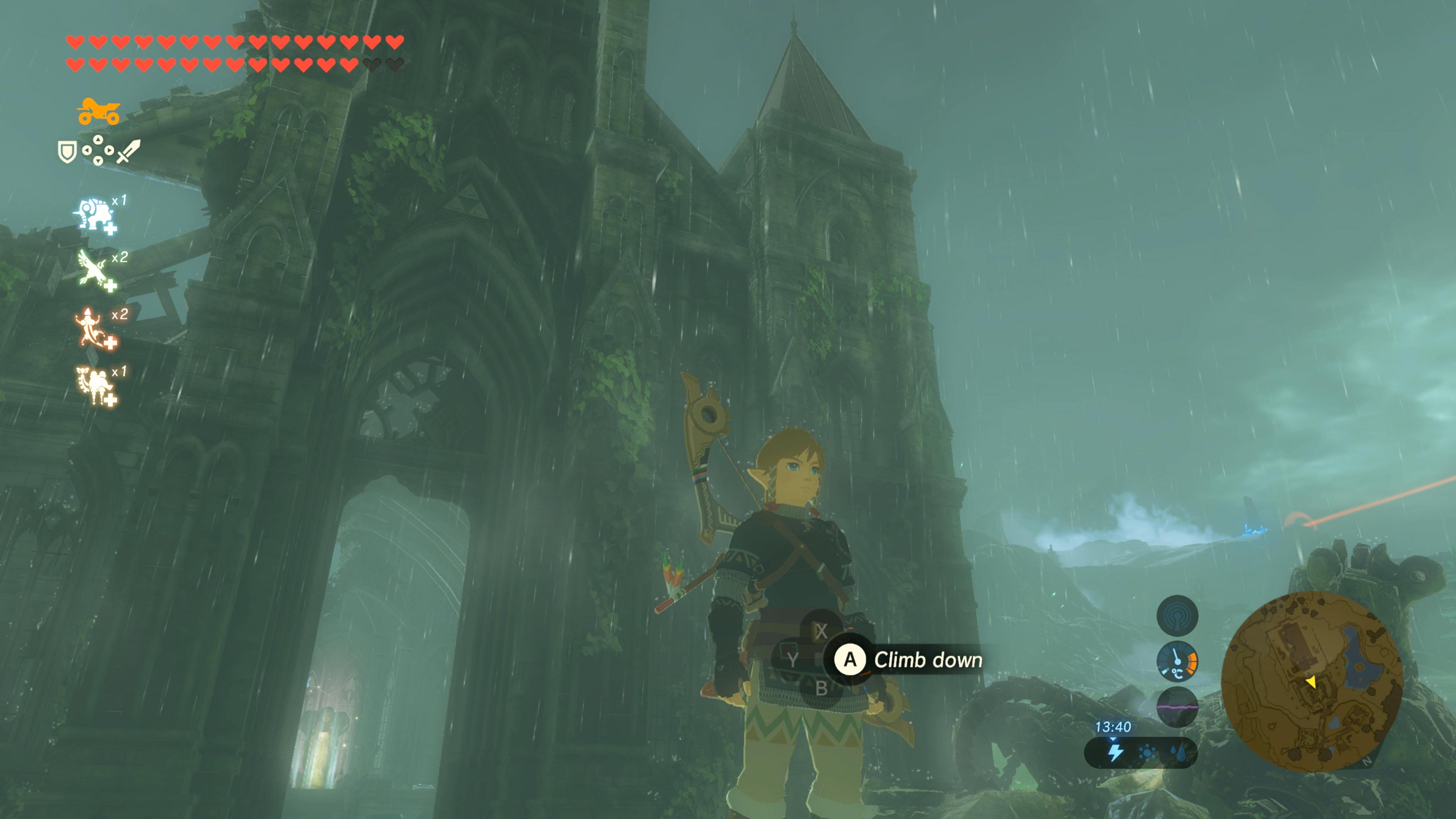The width and height of the screenshot is (1456, 819).
Task: Activate Urbosa's Fury camel ability icon
Action: (94, 384)
